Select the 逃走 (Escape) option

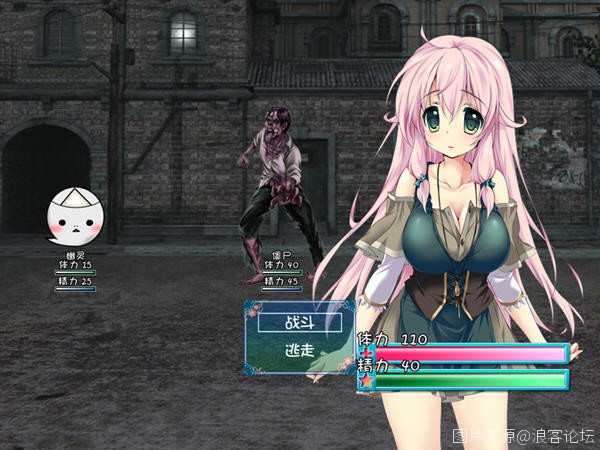pos(299,351)
